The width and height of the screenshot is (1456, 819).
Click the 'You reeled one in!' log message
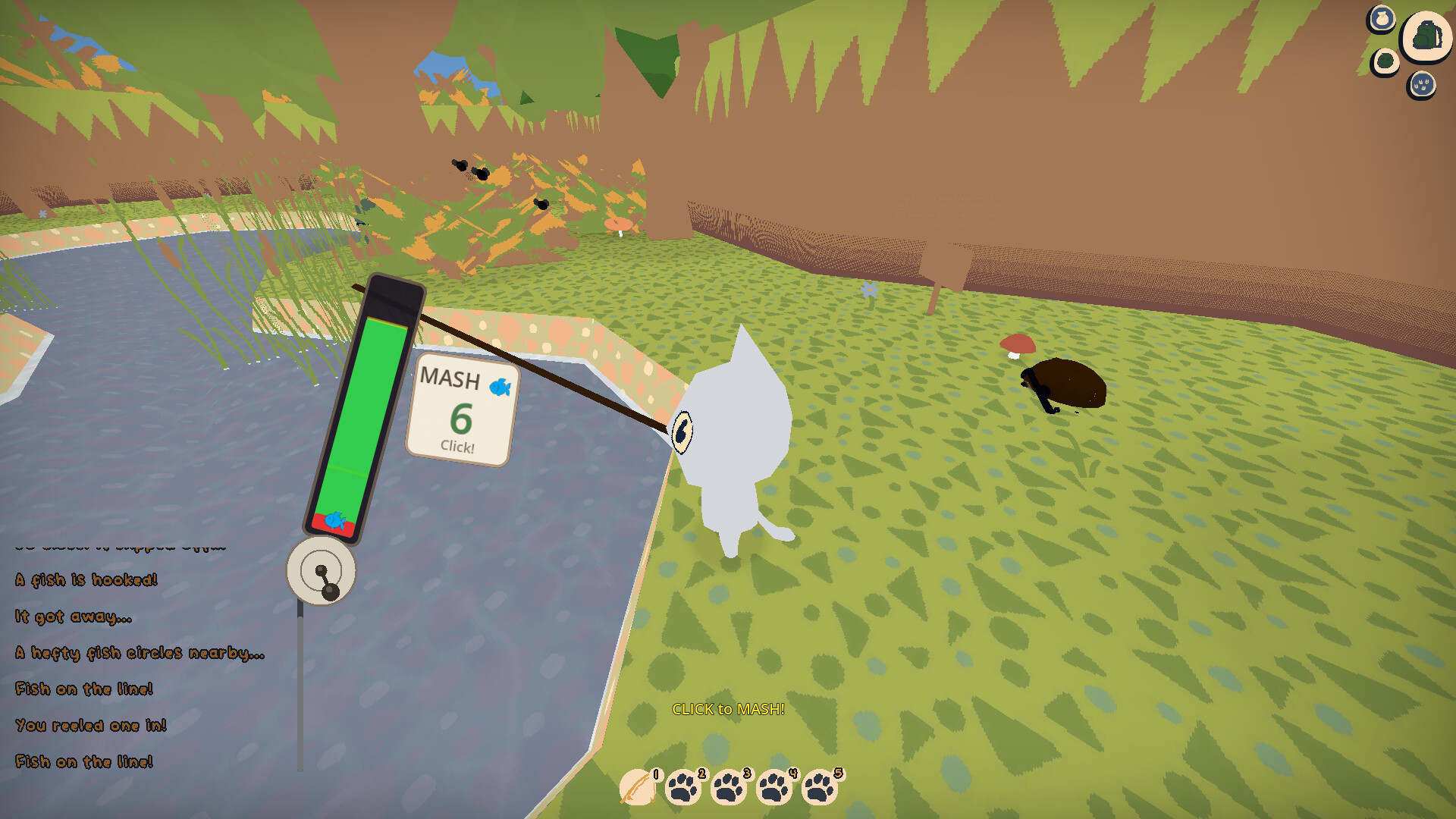coord(91,725)
